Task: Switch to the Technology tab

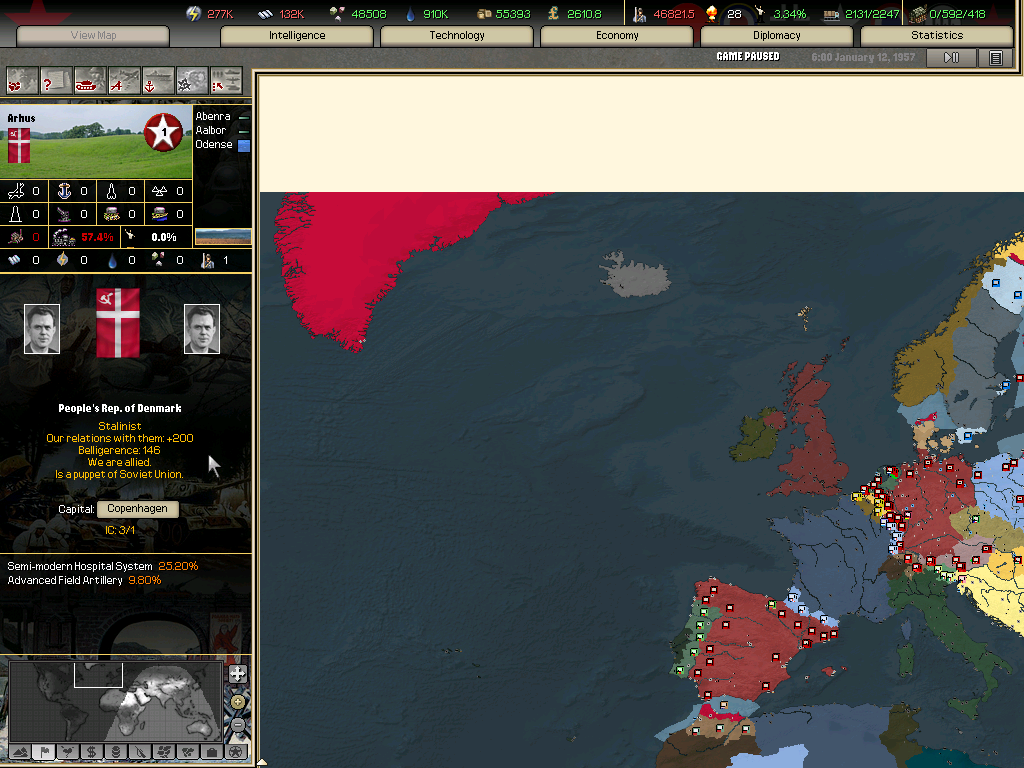Action: pyautogui.click(x=457, y=36)
